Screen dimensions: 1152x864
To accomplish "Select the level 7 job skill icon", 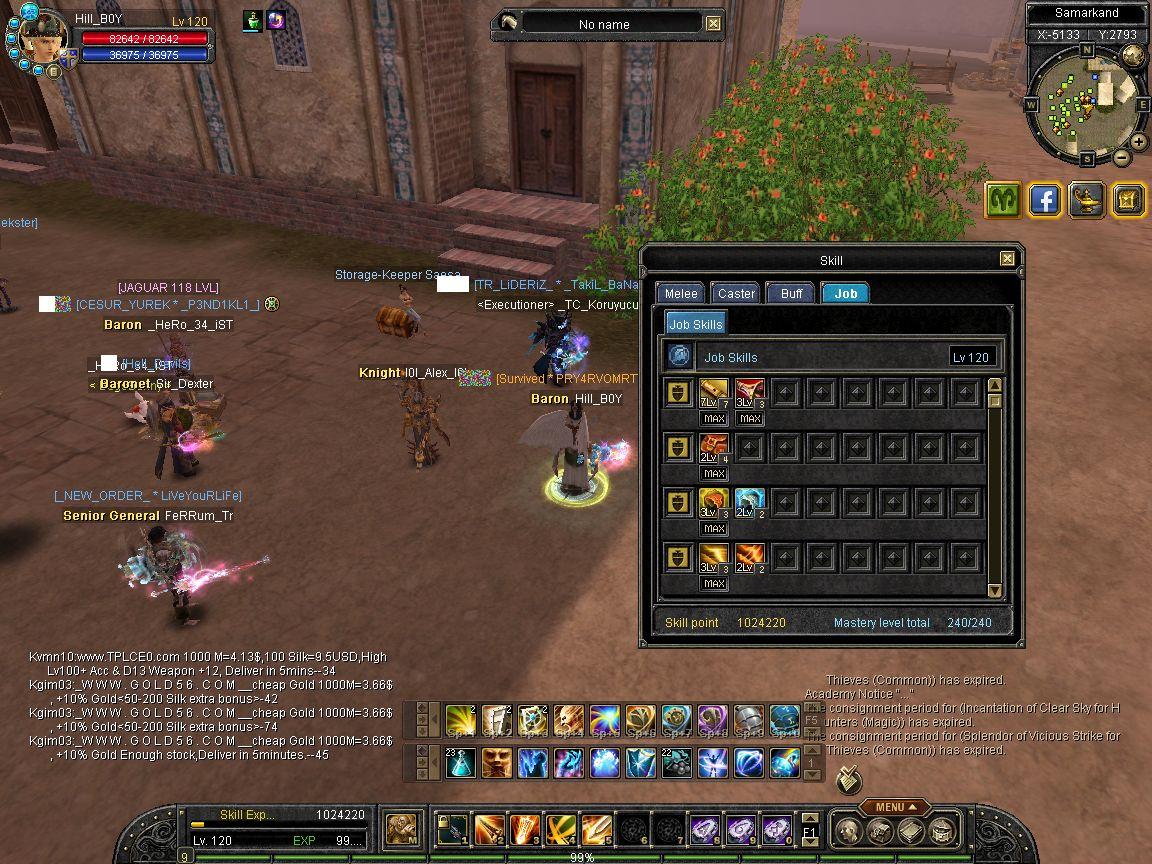I will (714, 393).
